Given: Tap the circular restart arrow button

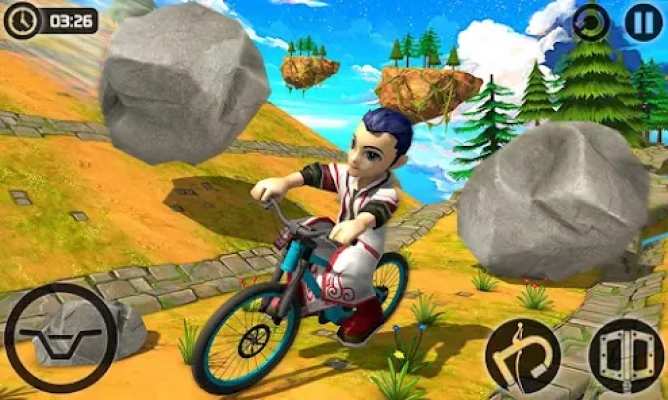Looking at the screenshot, I should 592,23.
